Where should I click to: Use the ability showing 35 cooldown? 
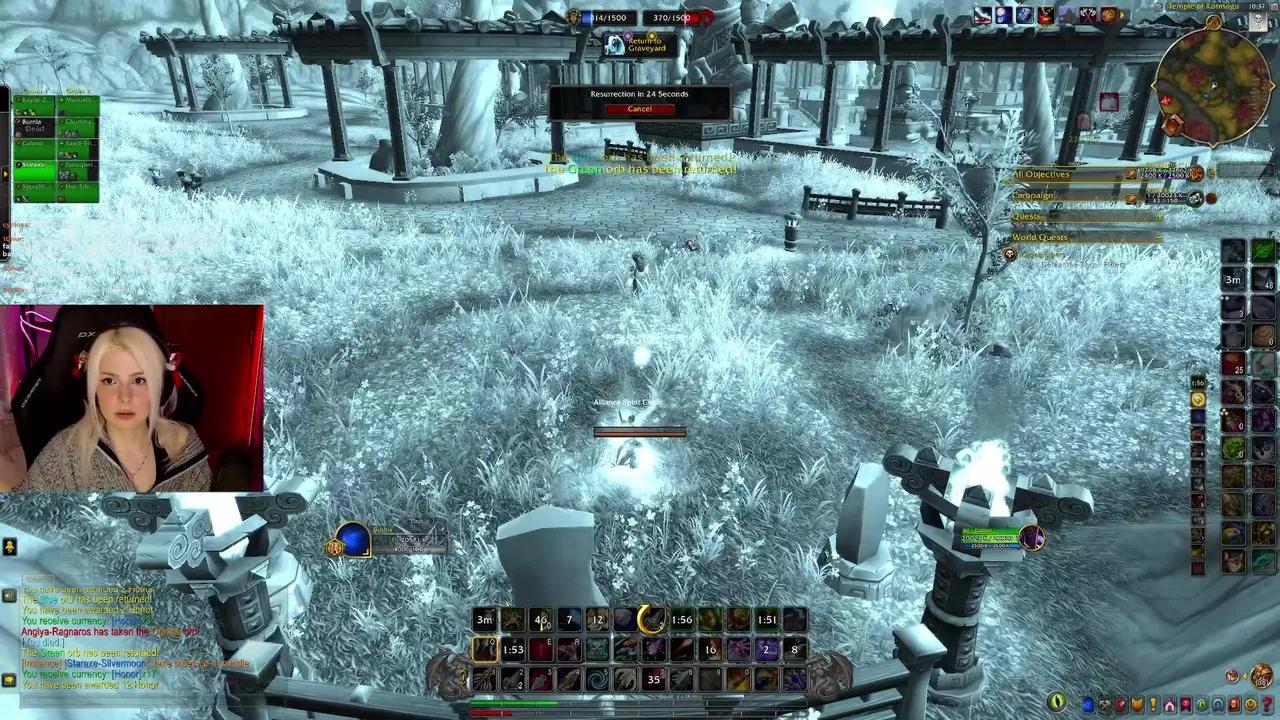(654, 680)
